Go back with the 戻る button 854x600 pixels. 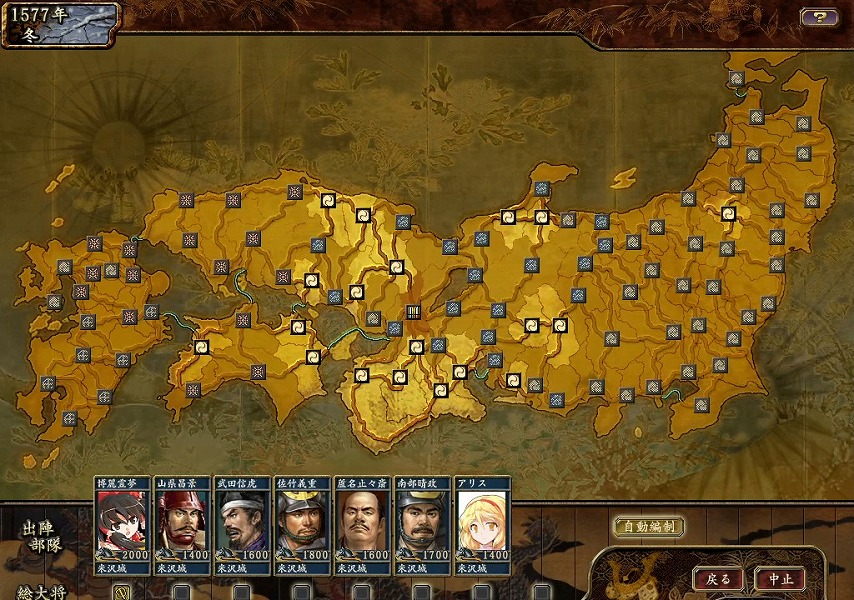(718, 579)
